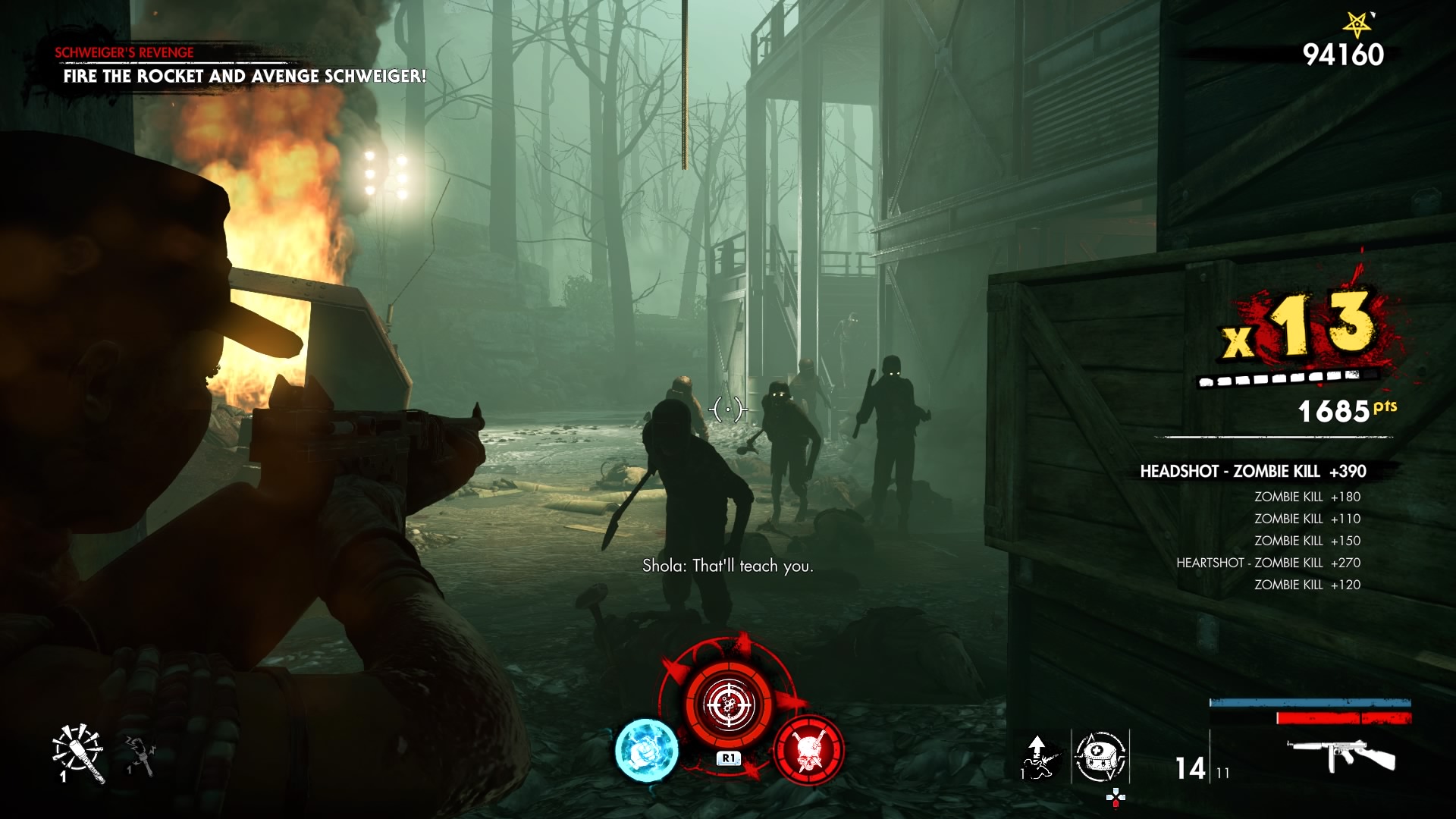Activate the red crosshair weapon special
1456x819 pixels.
pyautogui.click(x=729, y=704)
